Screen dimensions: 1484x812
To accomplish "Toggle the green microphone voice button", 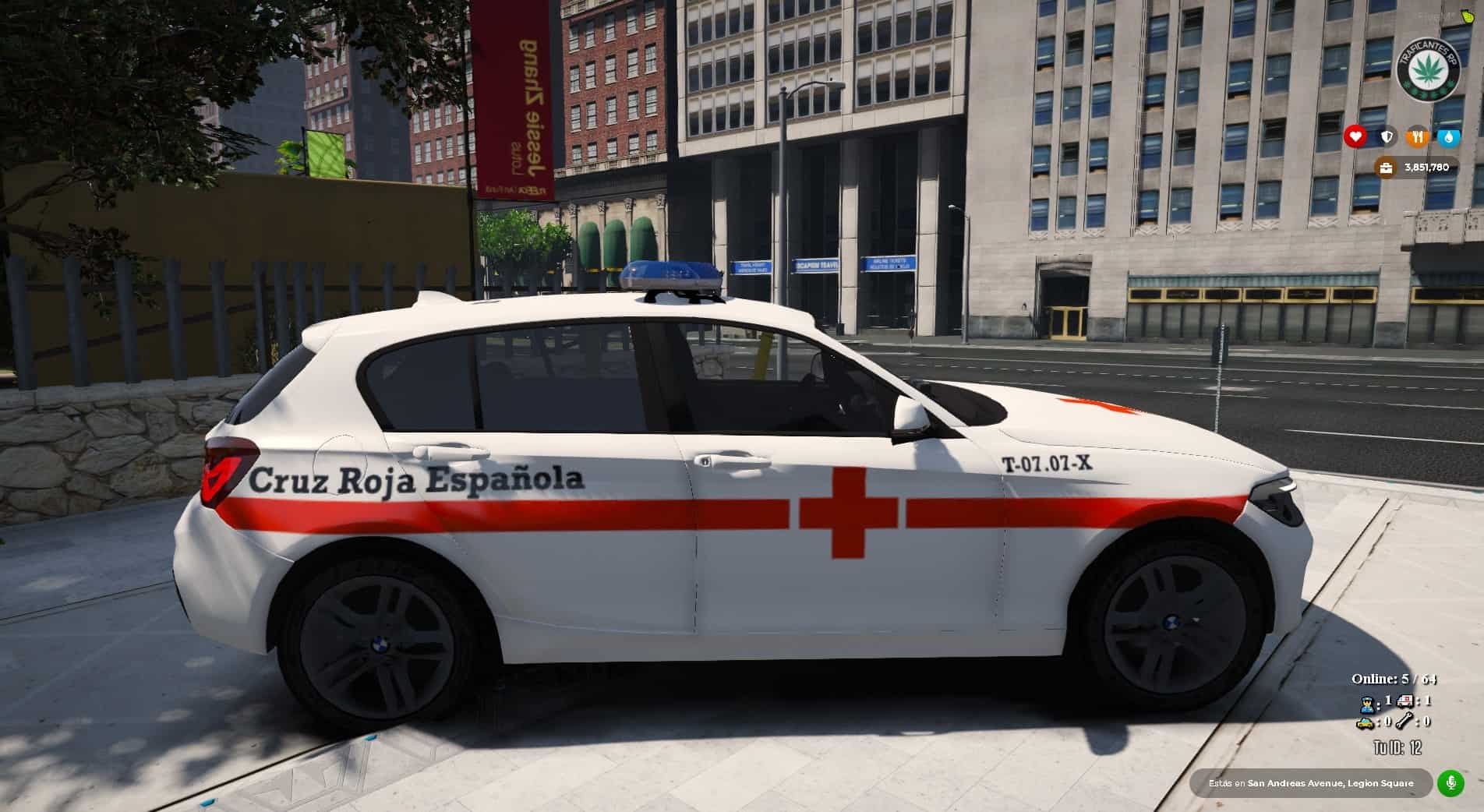I will 1451,782.
